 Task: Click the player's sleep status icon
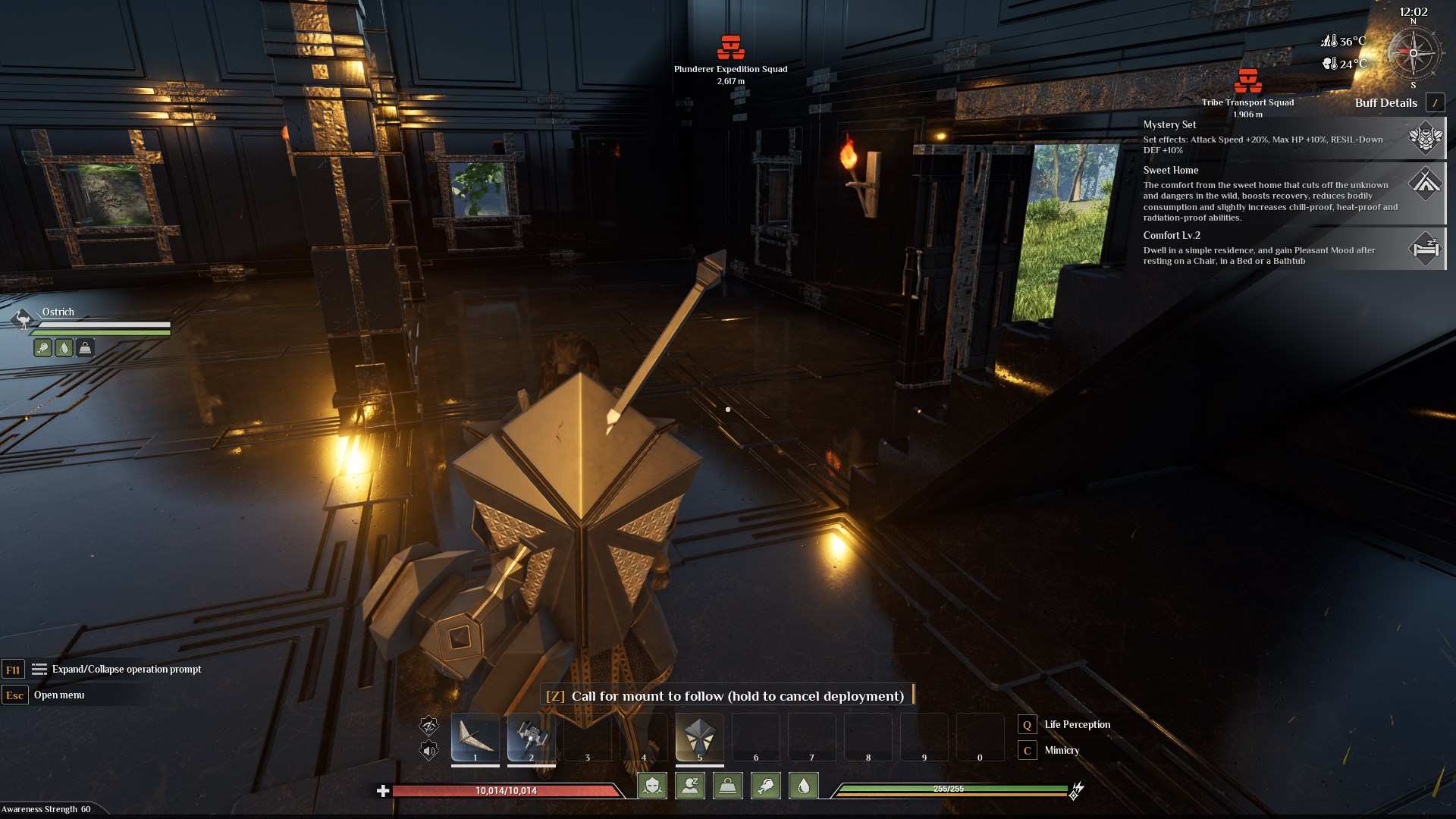690,786
